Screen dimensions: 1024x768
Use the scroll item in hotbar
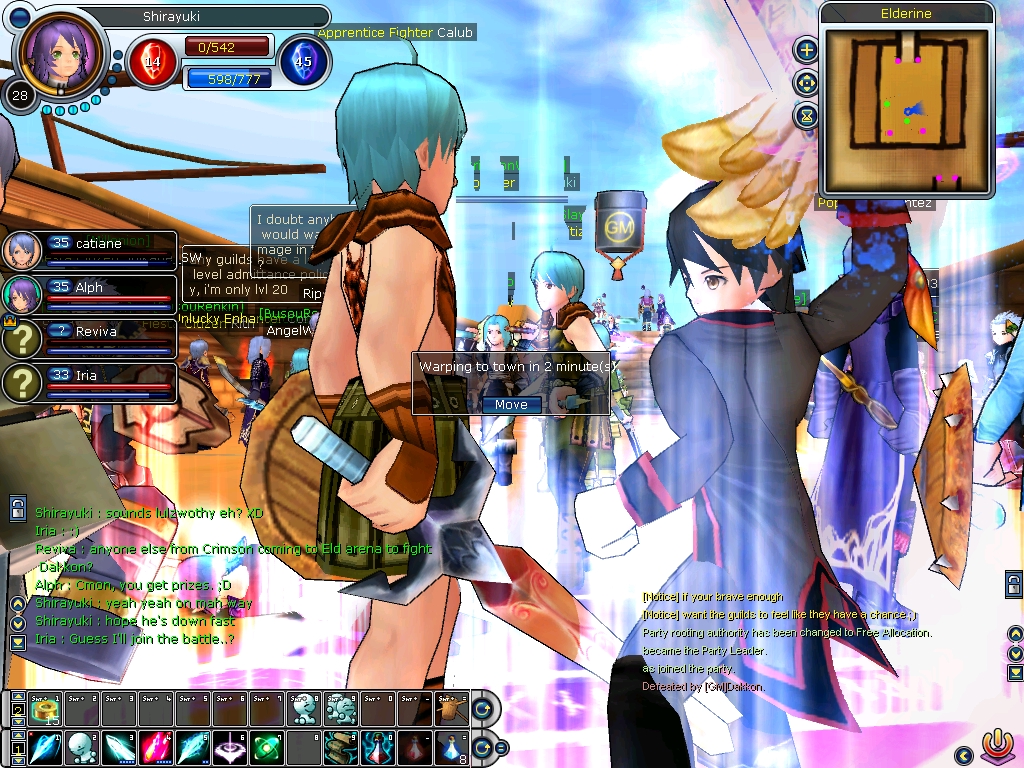point(342,747)
